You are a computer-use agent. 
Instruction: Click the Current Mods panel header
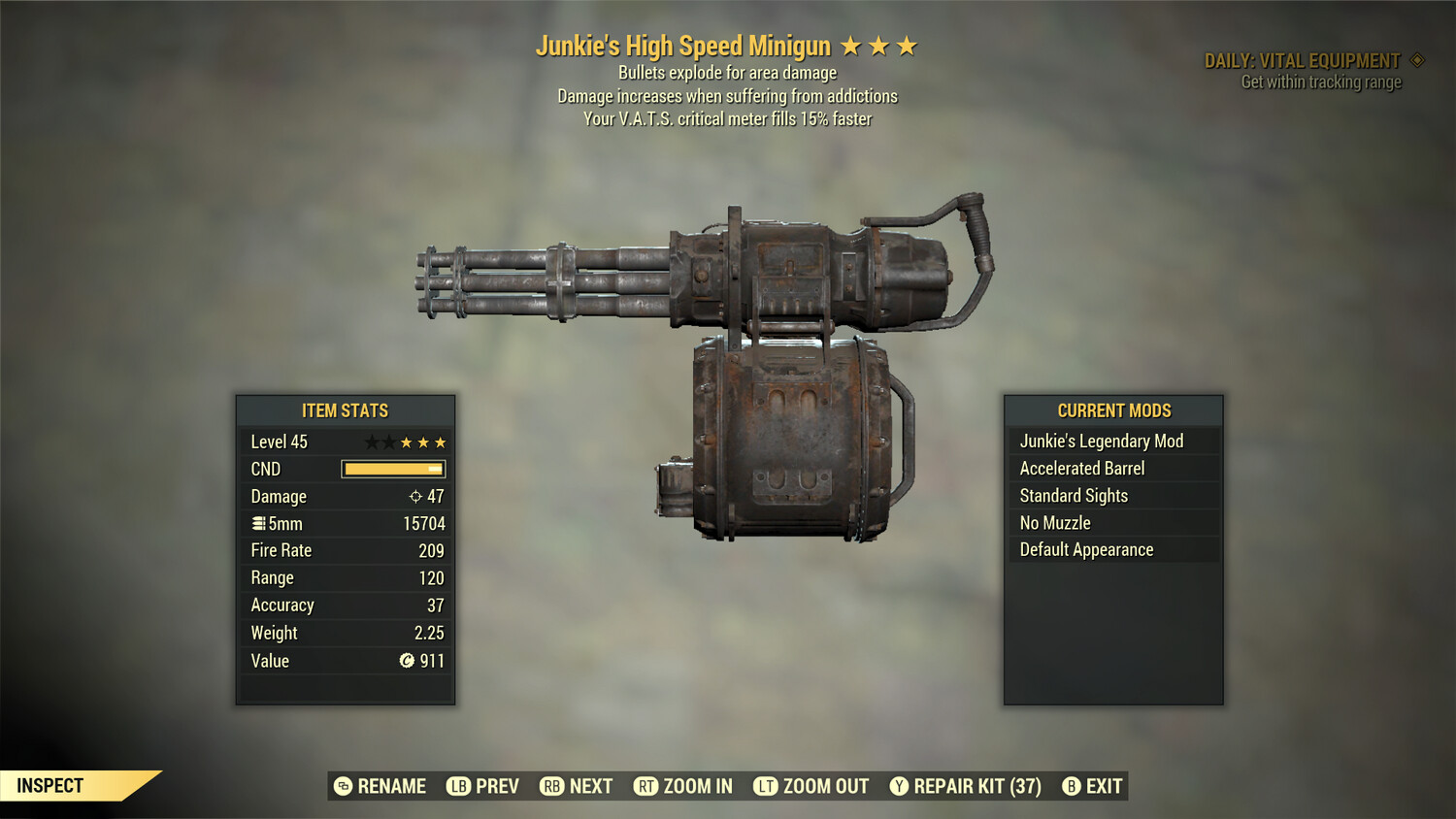[1113, 410]
